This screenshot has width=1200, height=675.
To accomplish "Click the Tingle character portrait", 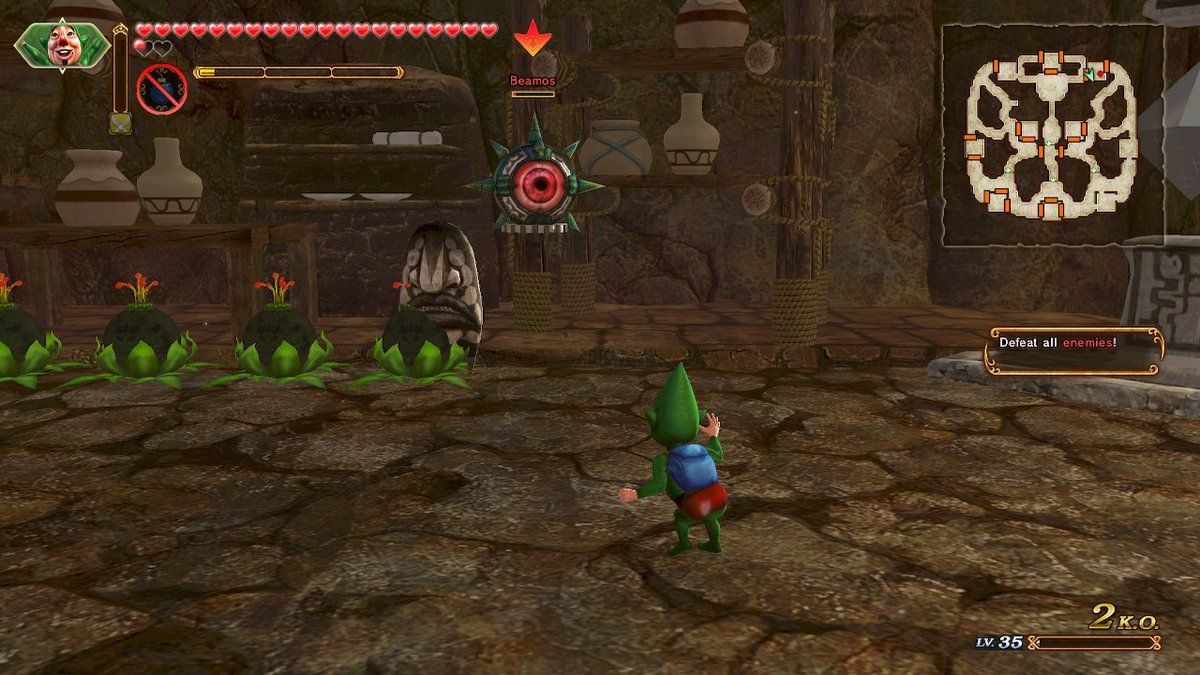I will pyautogui.click(x=62, y=45).
